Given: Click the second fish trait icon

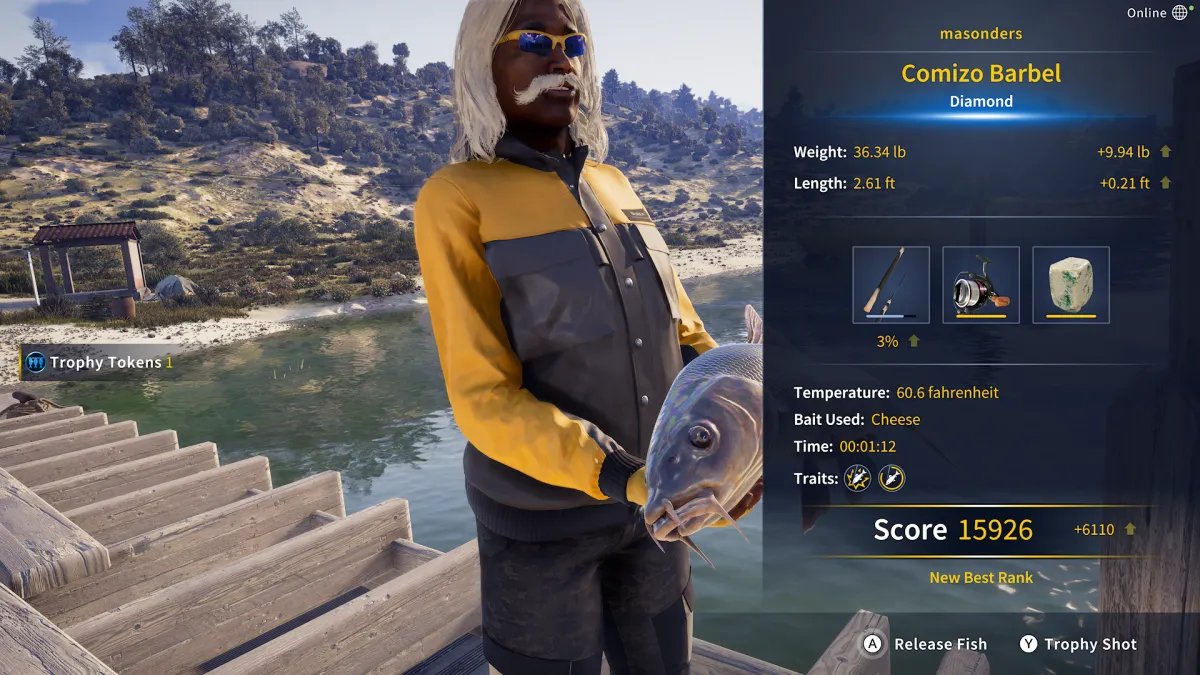Looking at the screenshot, I should pyautogui.click(x=891, y=478).
